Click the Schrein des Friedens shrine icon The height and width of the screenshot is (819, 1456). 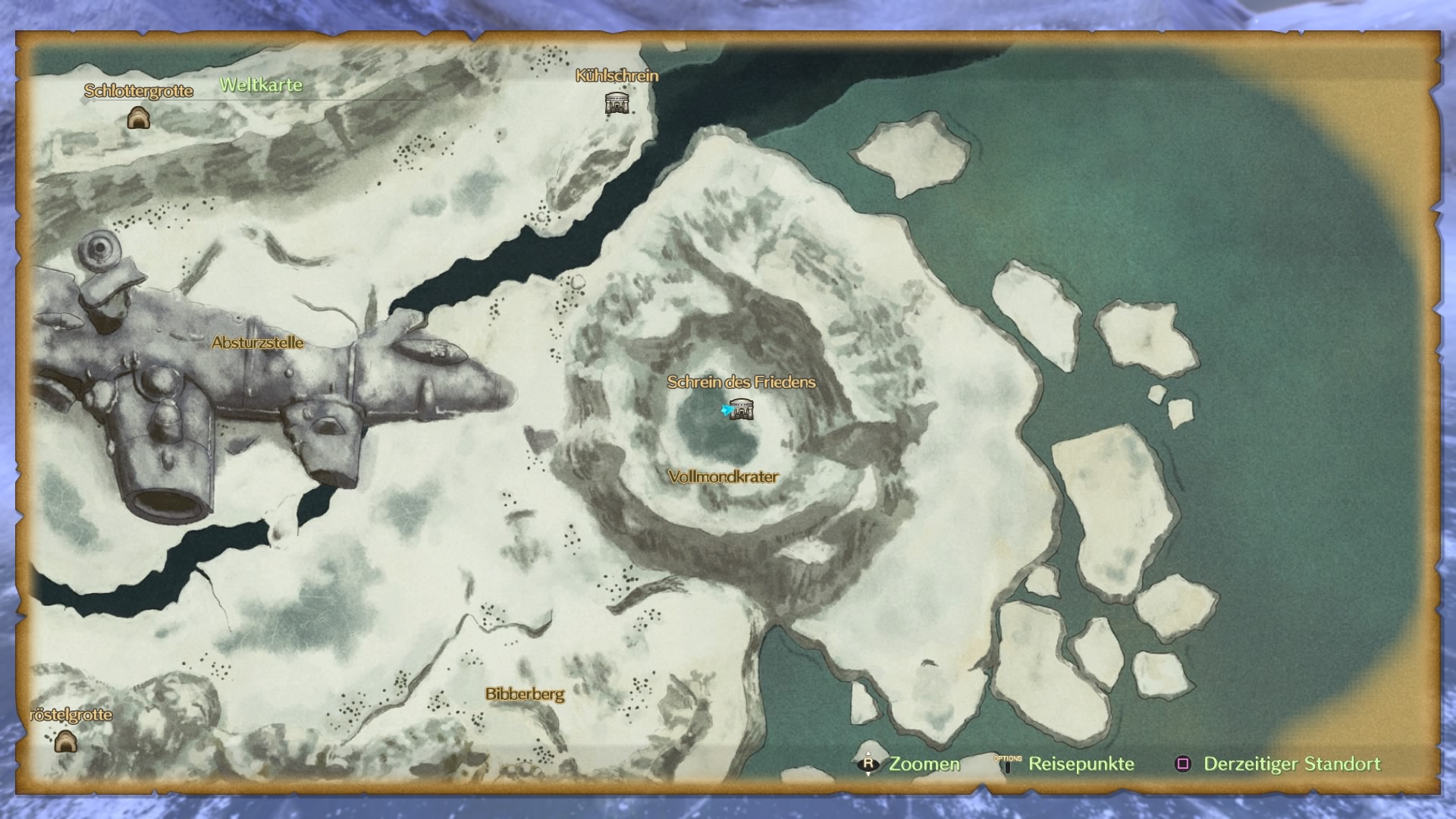[742, 409]
